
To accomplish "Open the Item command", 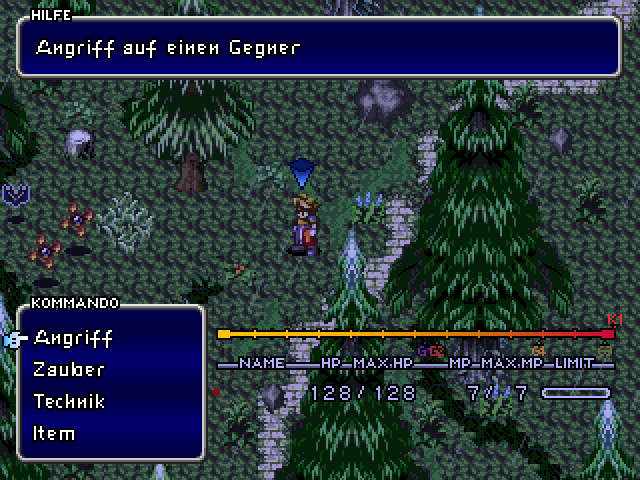I will point(54,433).
